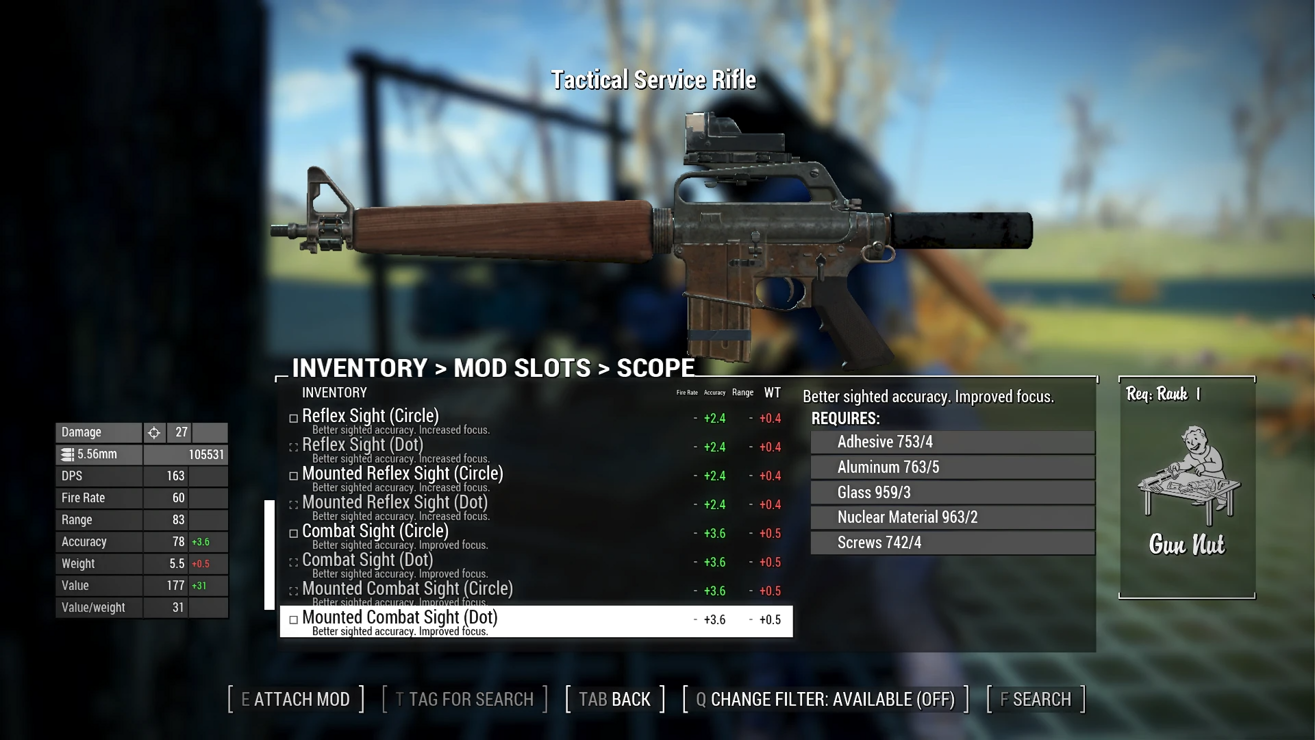Go back with the Back button
The height and width of the screenshot is (740, 1315).
click(615, 699)
